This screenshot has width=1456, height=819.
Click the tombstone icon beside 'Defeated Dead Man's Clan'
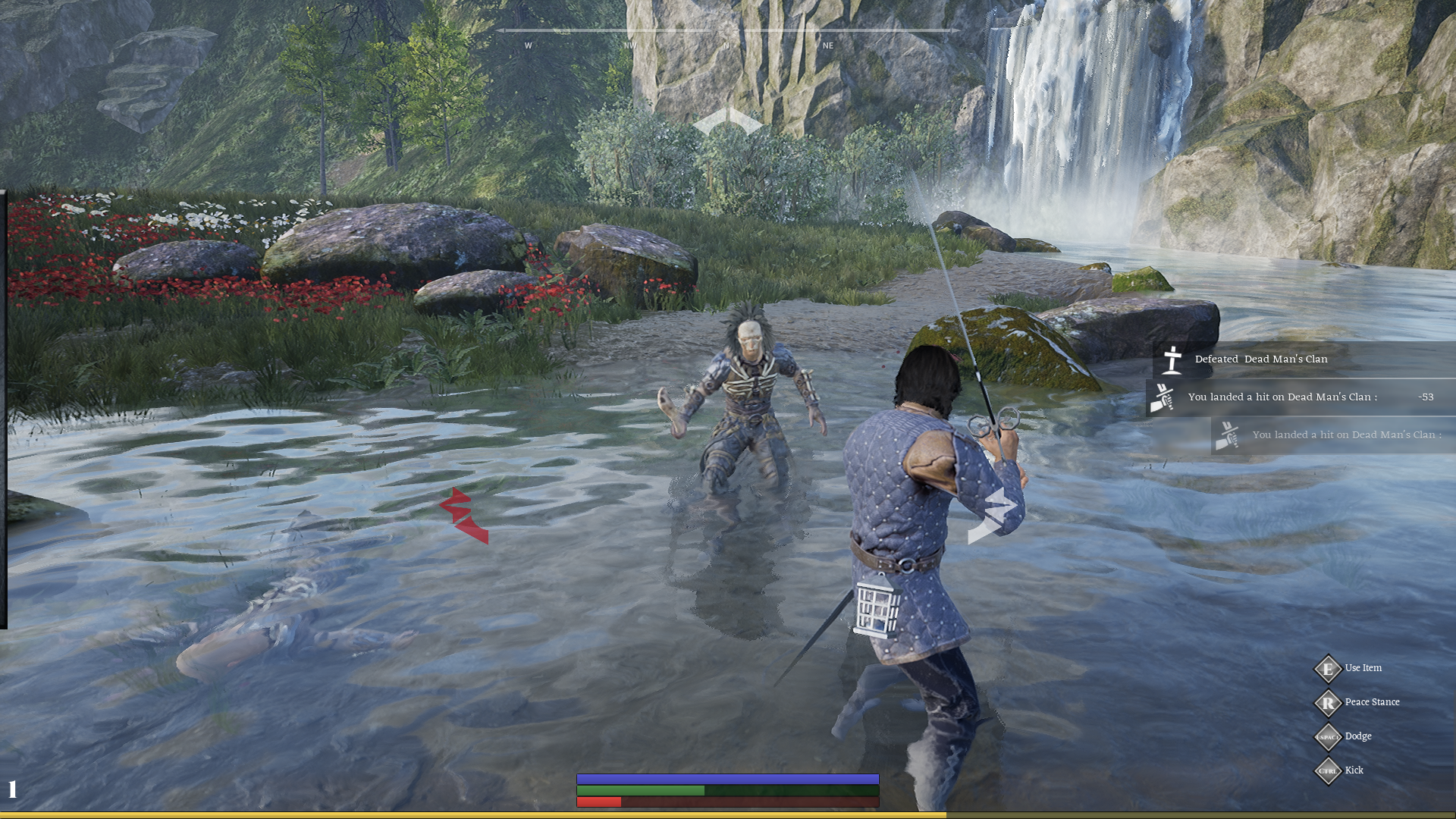click(1174, 359)
